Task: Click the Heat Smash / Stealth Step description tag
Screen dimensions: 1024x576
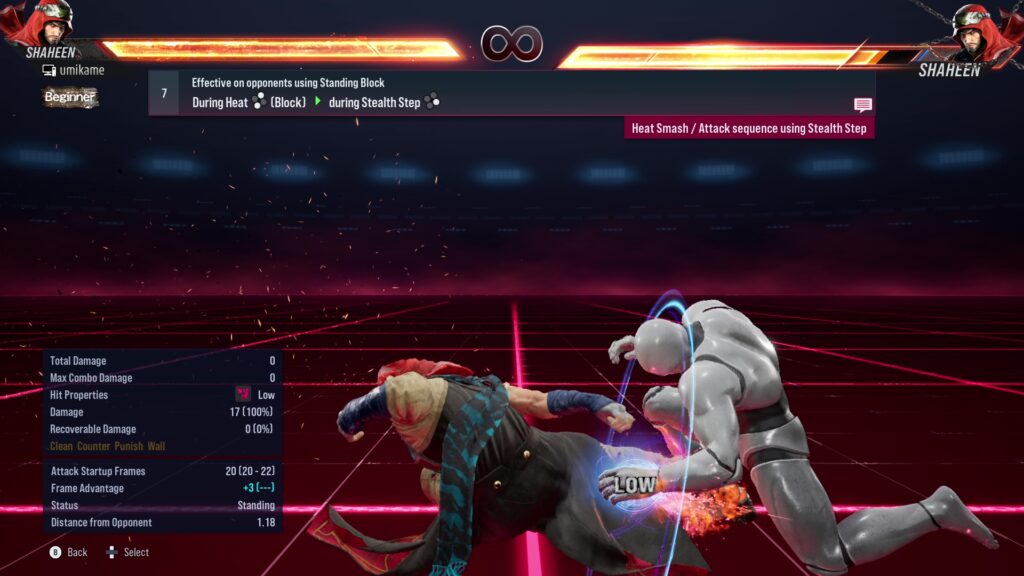Action: pos(749,128)
